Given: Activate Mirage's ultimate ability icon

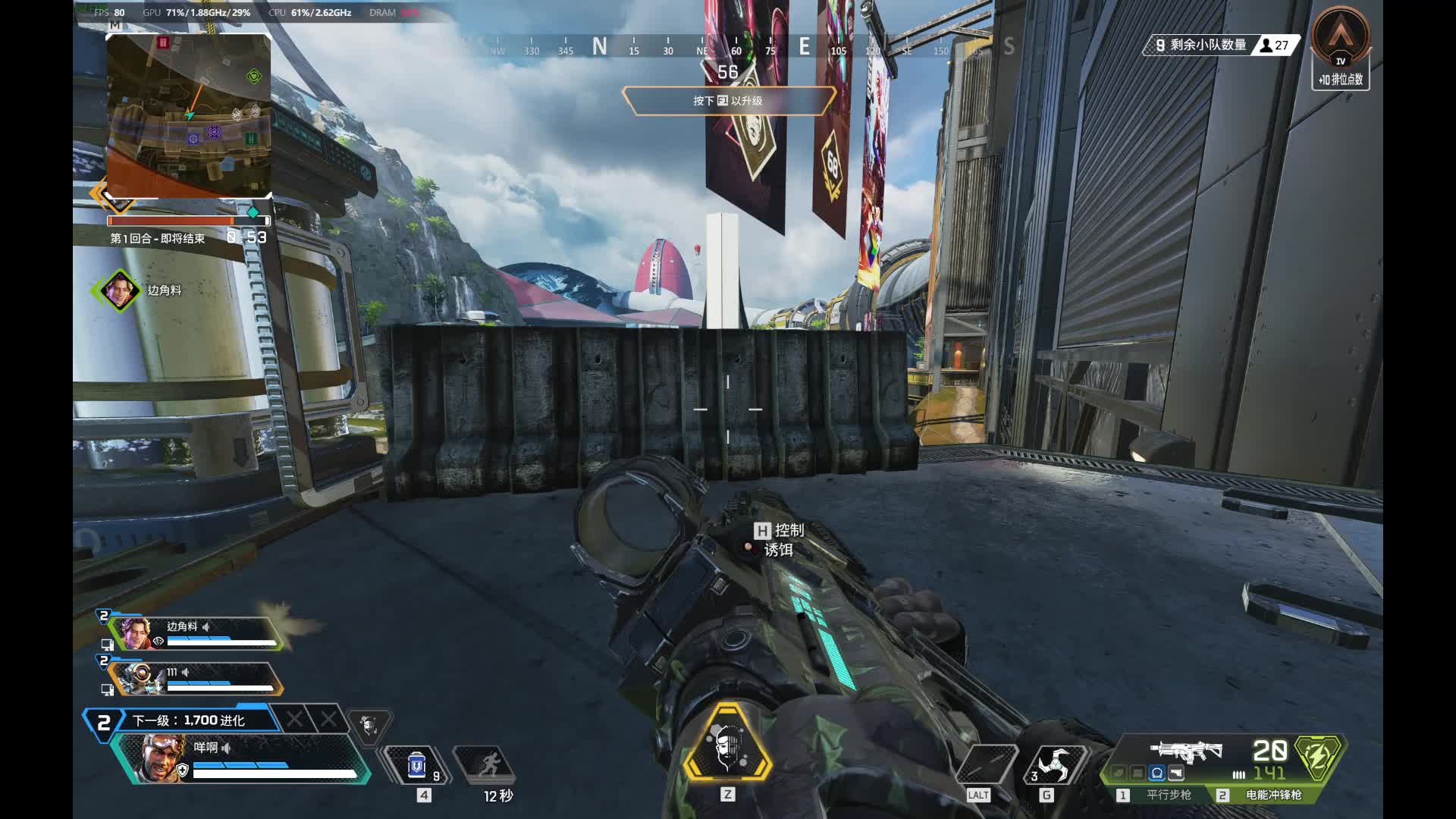Looking at the screenshot, I should [x=727, y=743].
